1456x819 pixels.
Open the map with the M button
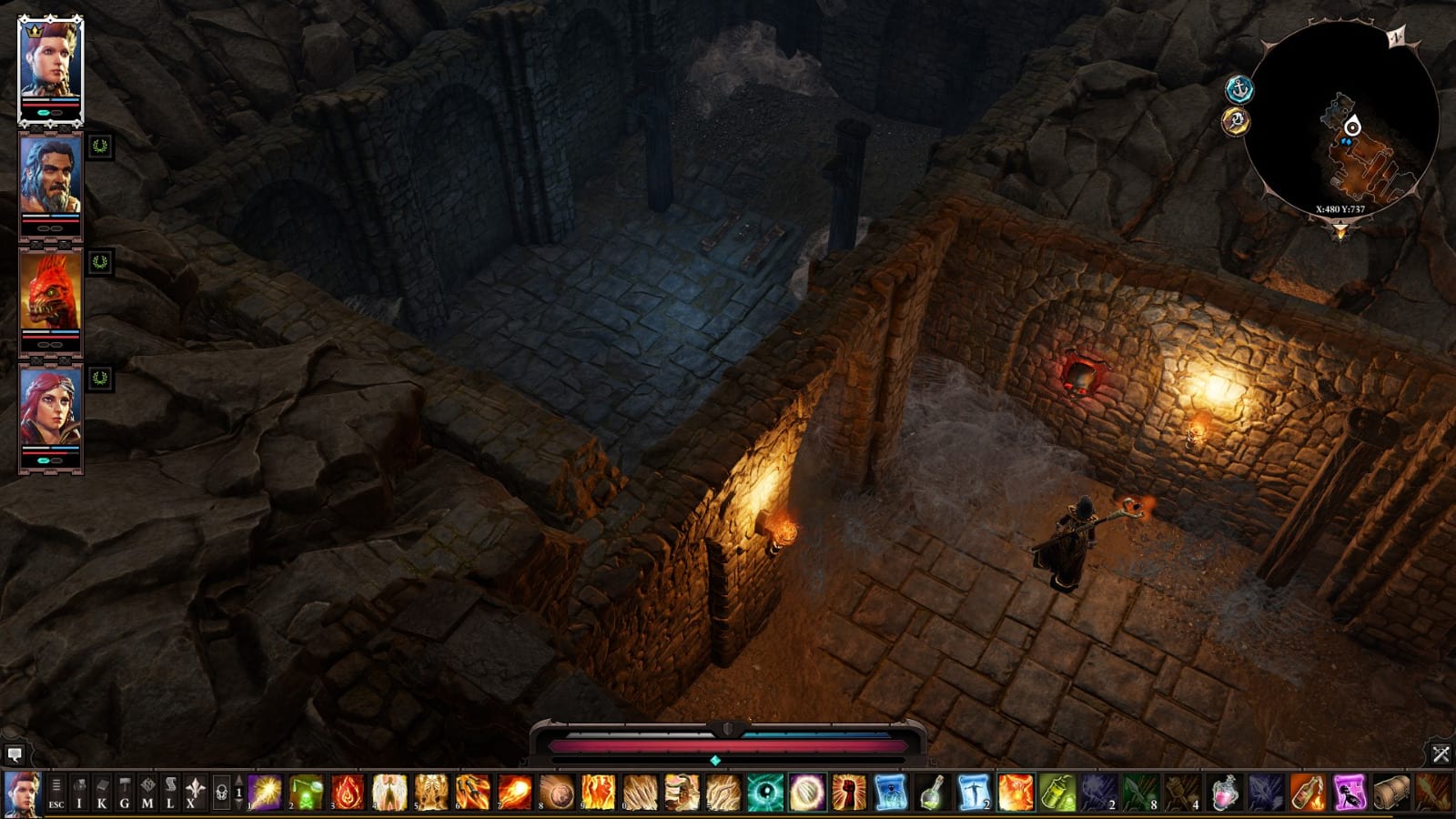coord(147,794)
